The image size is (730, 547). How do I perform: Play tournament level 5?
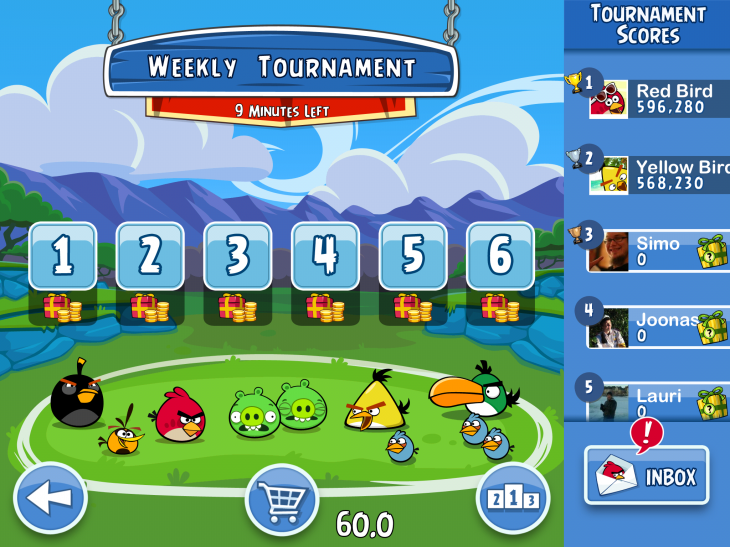click(x=412, y=256)
